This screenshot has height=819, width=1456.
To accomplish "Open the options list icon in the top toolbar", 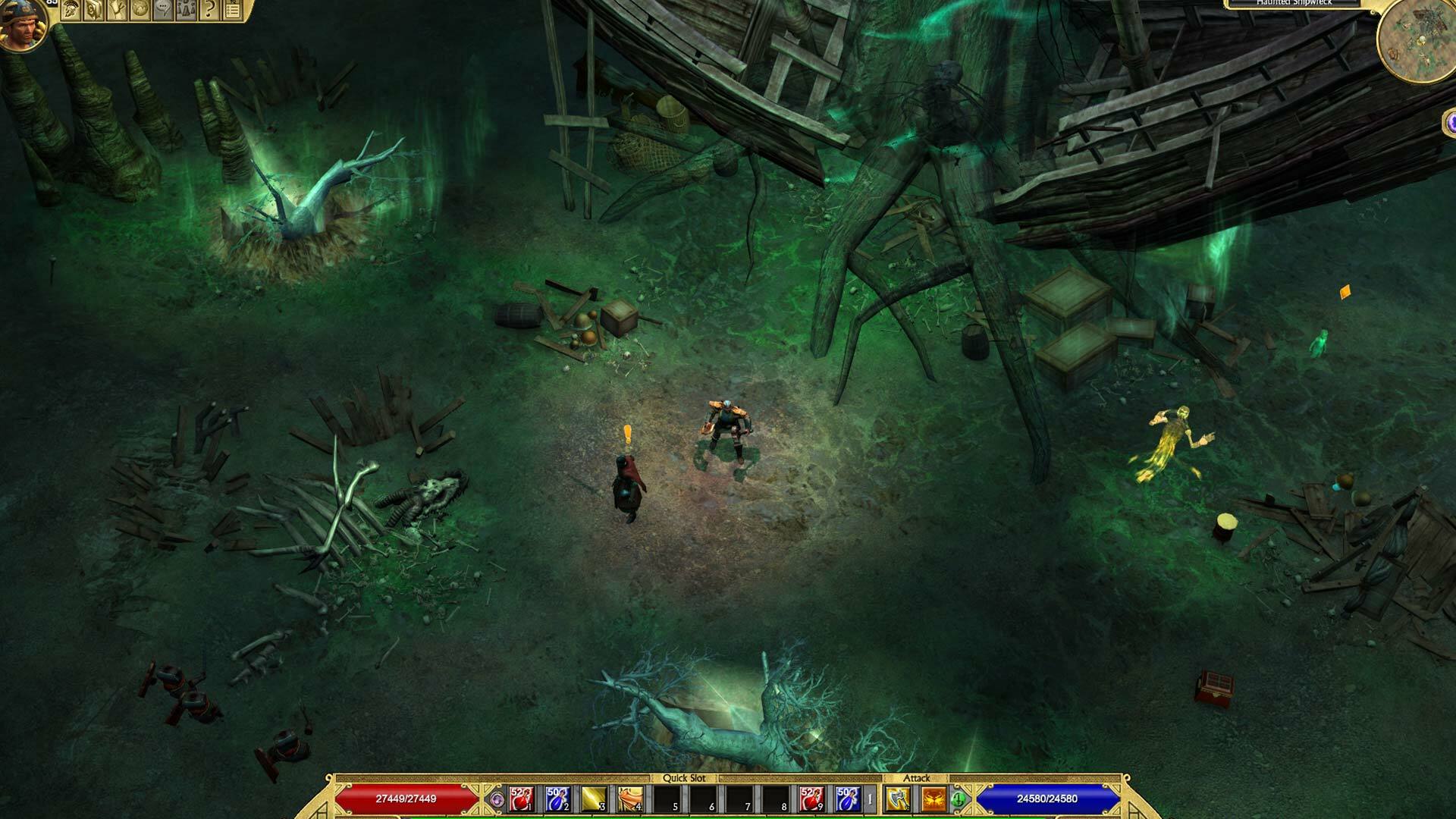I will [233, 10].
